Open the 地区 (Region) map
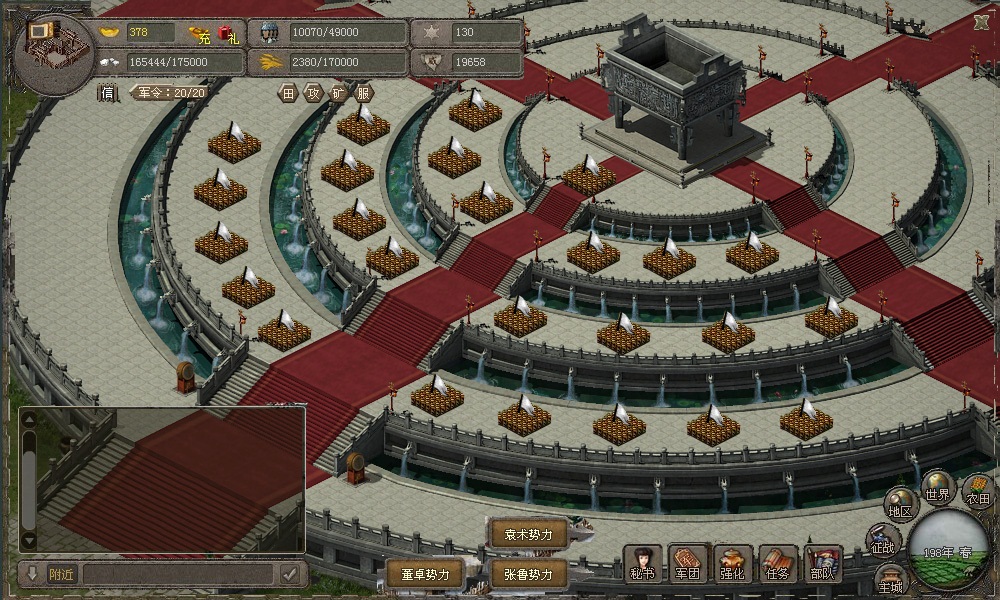This screenshot has height=600, width=1000. [901, 505]
